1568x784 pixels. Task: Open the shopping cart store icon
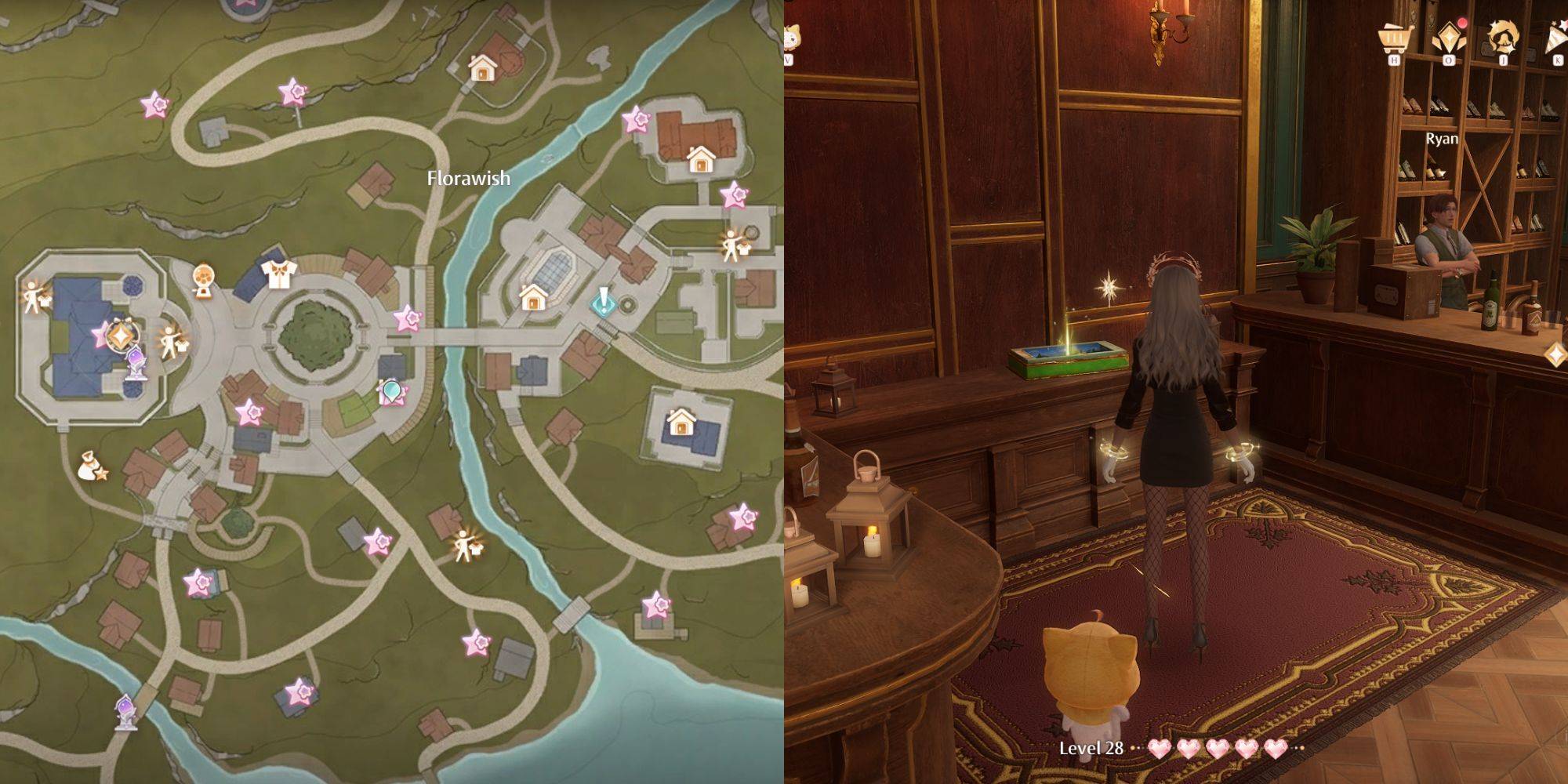pyautogui.click(x=1394, y=39)
